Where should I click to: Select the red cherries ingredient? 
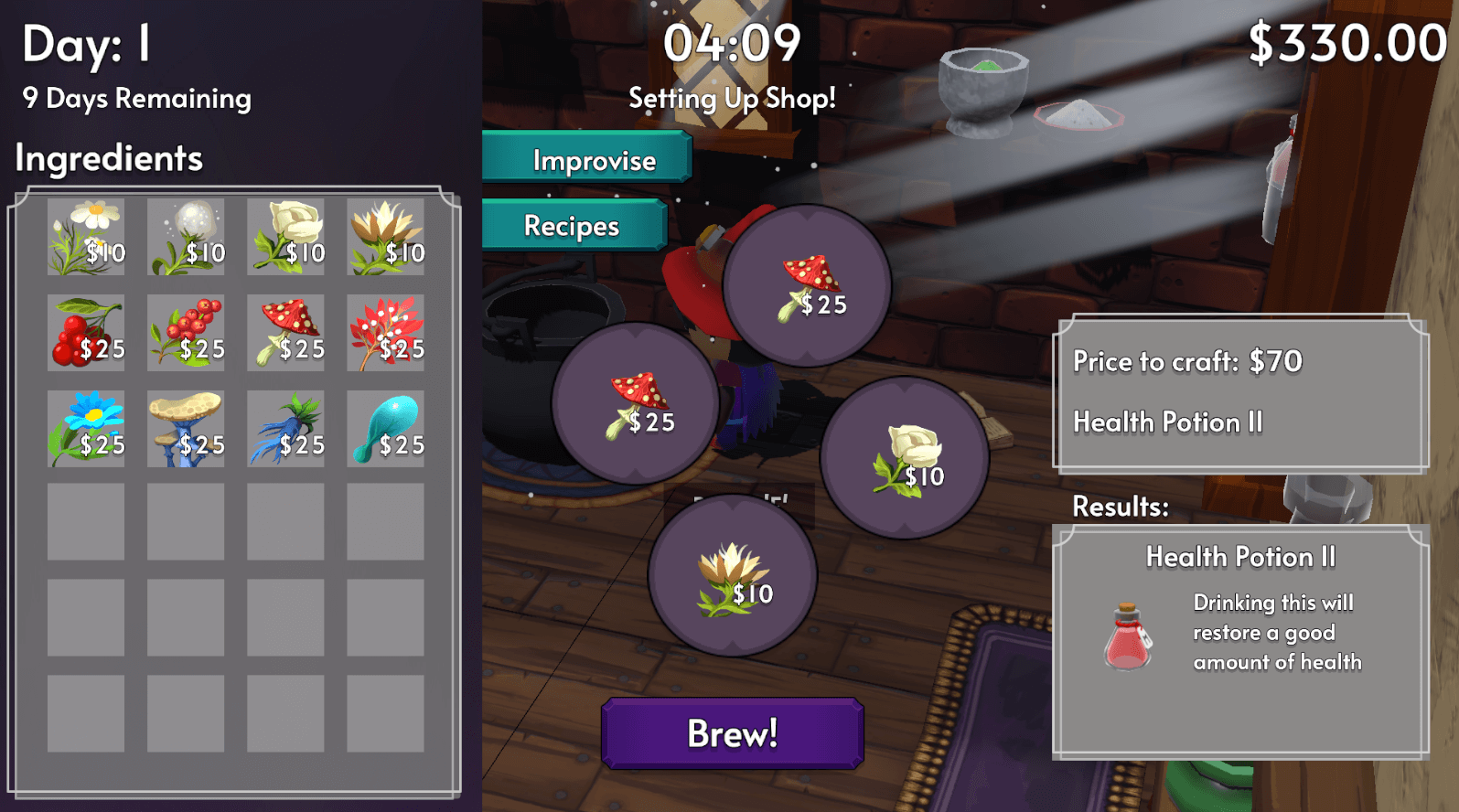[86, 333]
